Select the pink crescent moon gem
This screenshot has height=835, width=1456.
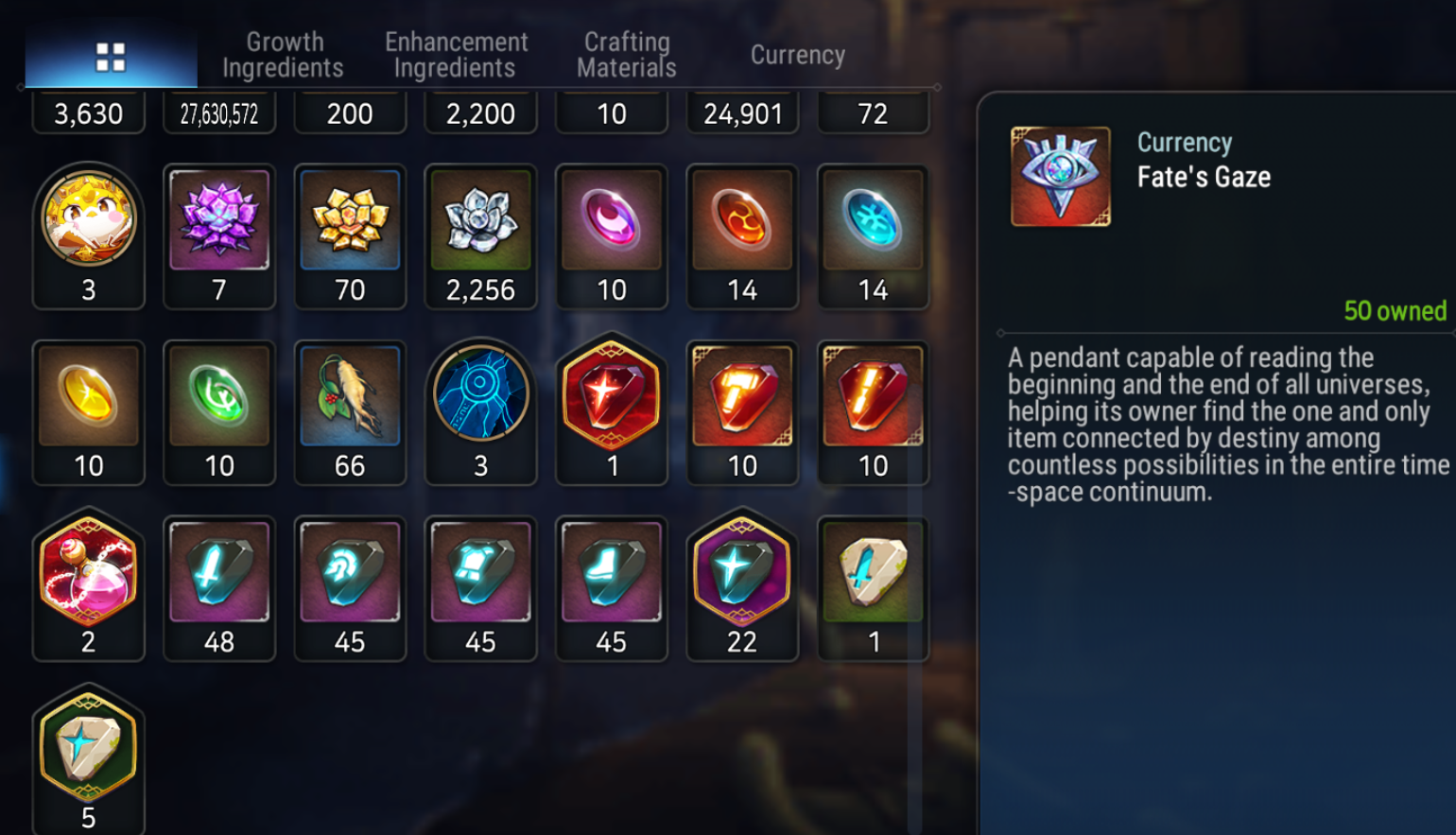[x=612, y=221]
